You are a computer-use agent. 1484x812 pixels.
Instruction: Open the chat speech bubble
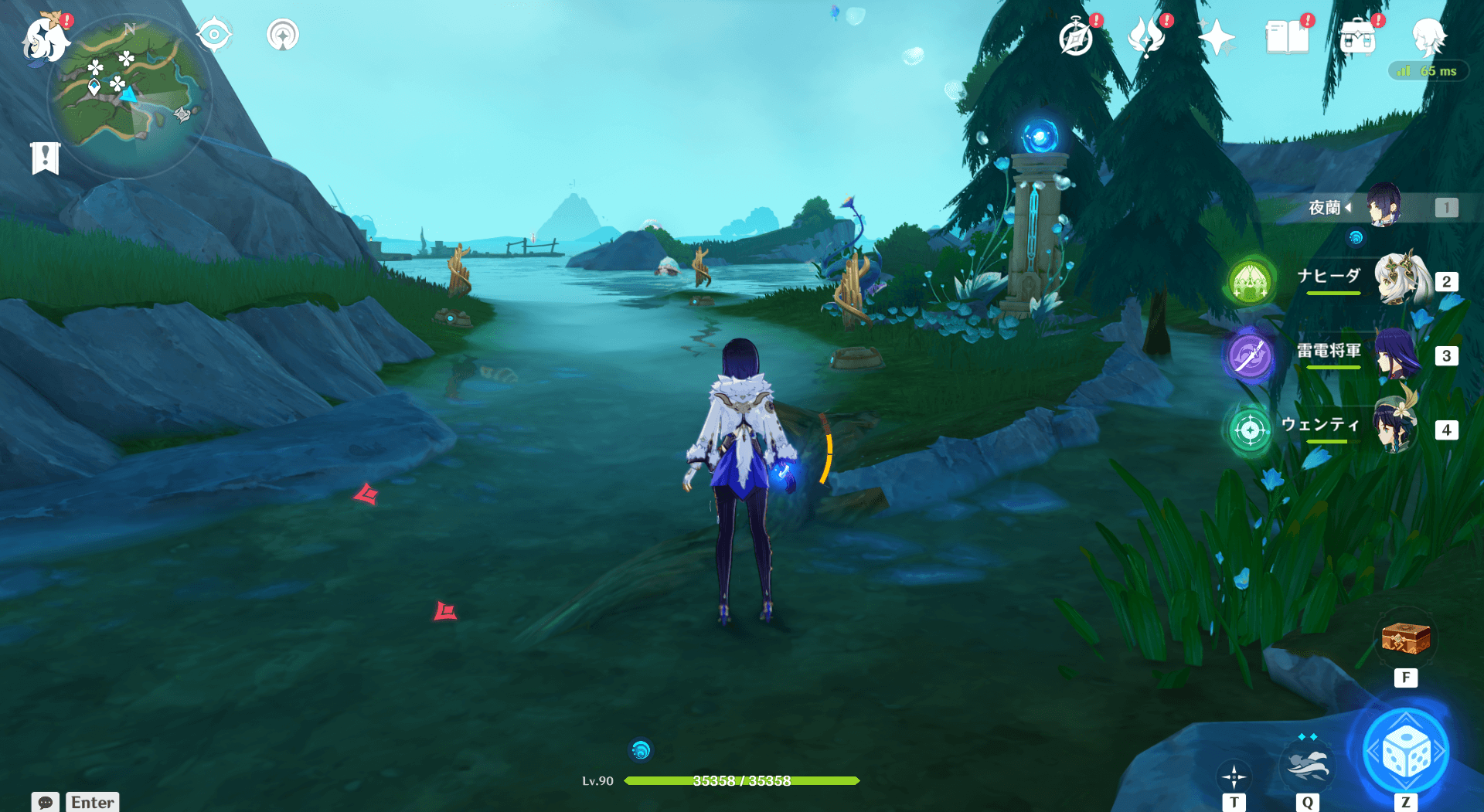(x=46, y=802)
